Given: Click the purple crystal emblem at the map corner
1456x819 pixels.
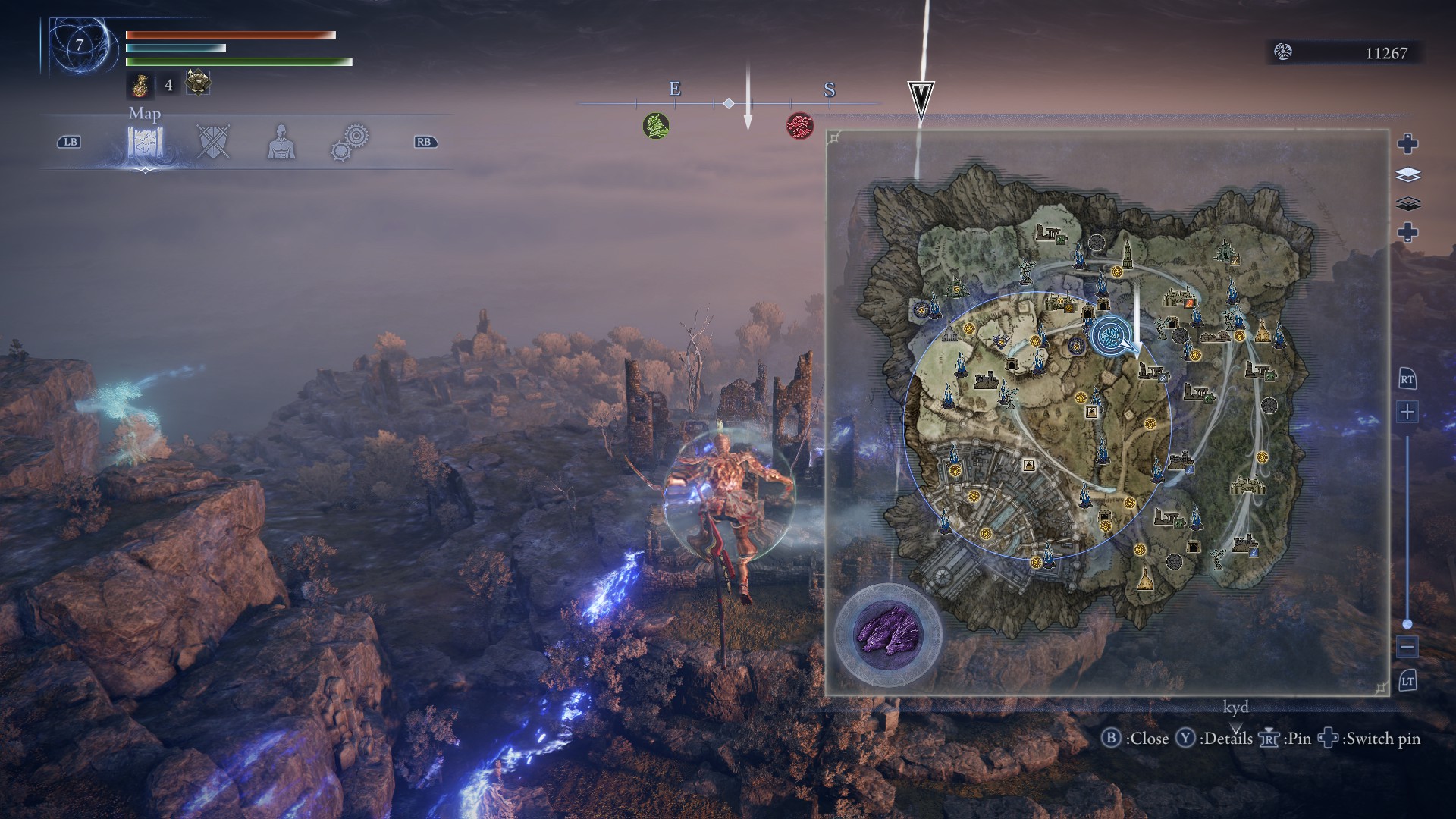Looking at the screenshot, I should (888, 632).
